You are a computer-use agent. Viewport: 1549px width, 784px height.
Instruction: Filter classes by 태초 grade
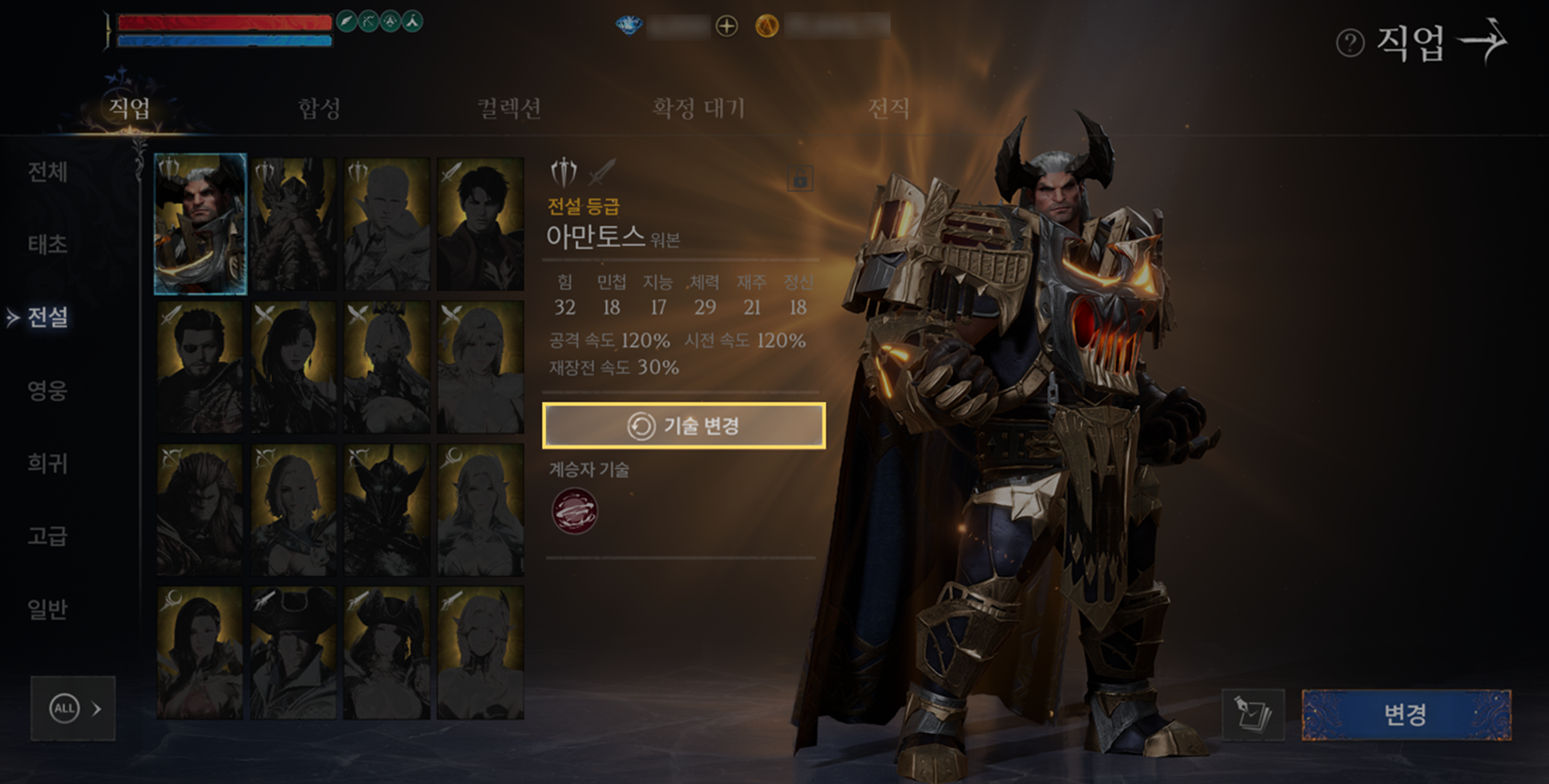47,244
